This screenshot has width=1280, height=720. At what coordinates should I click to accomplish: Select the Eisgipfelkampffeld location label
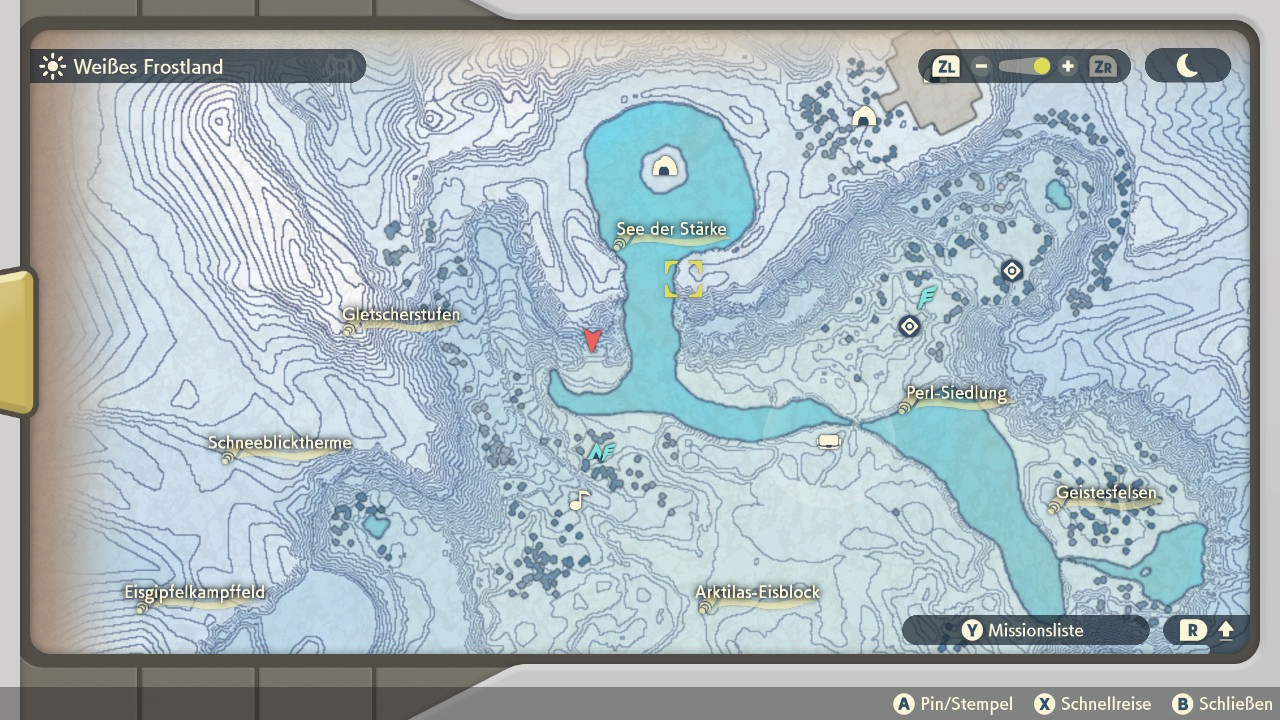[x=195, y=593]
